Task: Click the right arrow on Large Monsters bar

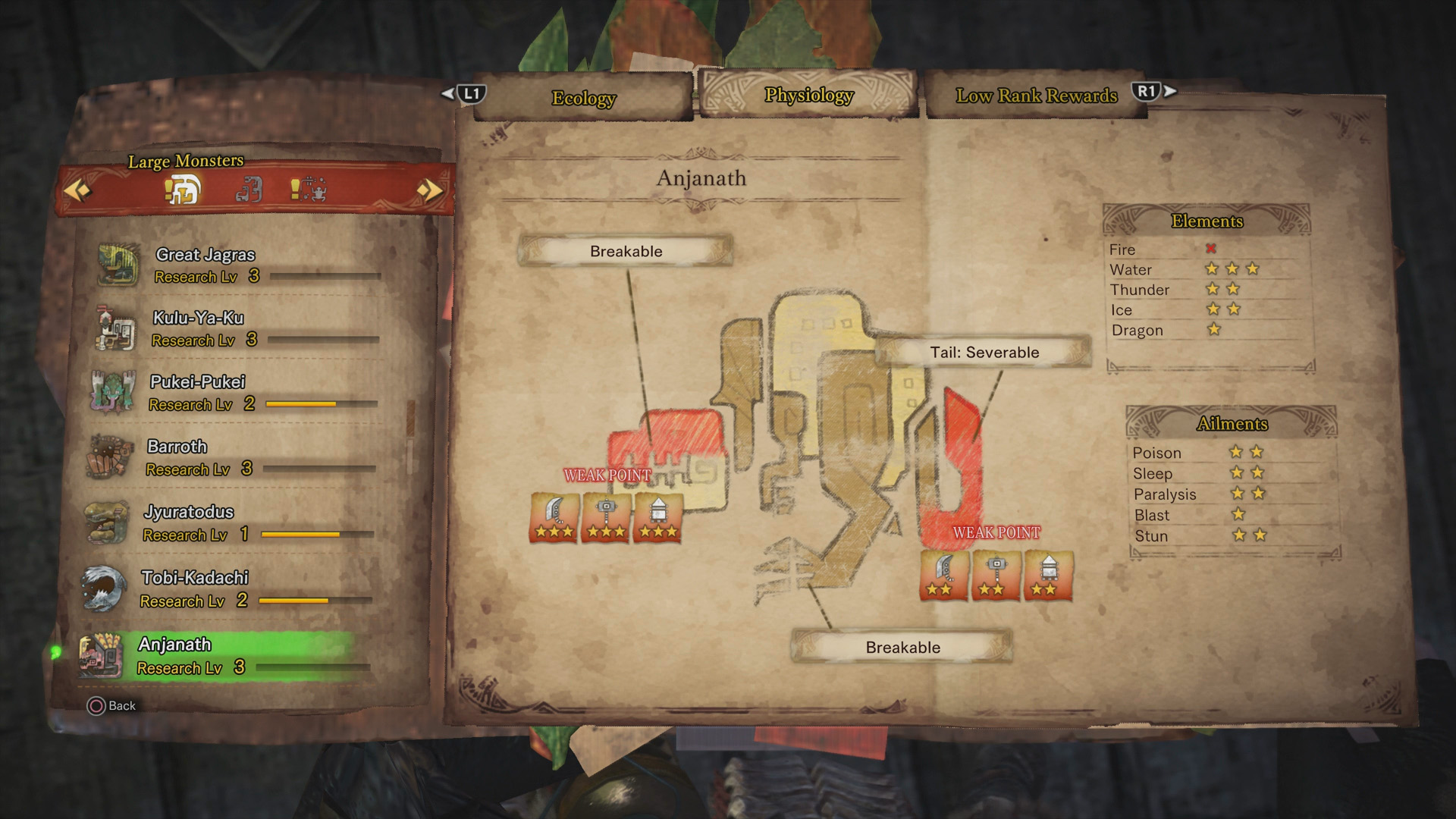Action: 429,190
